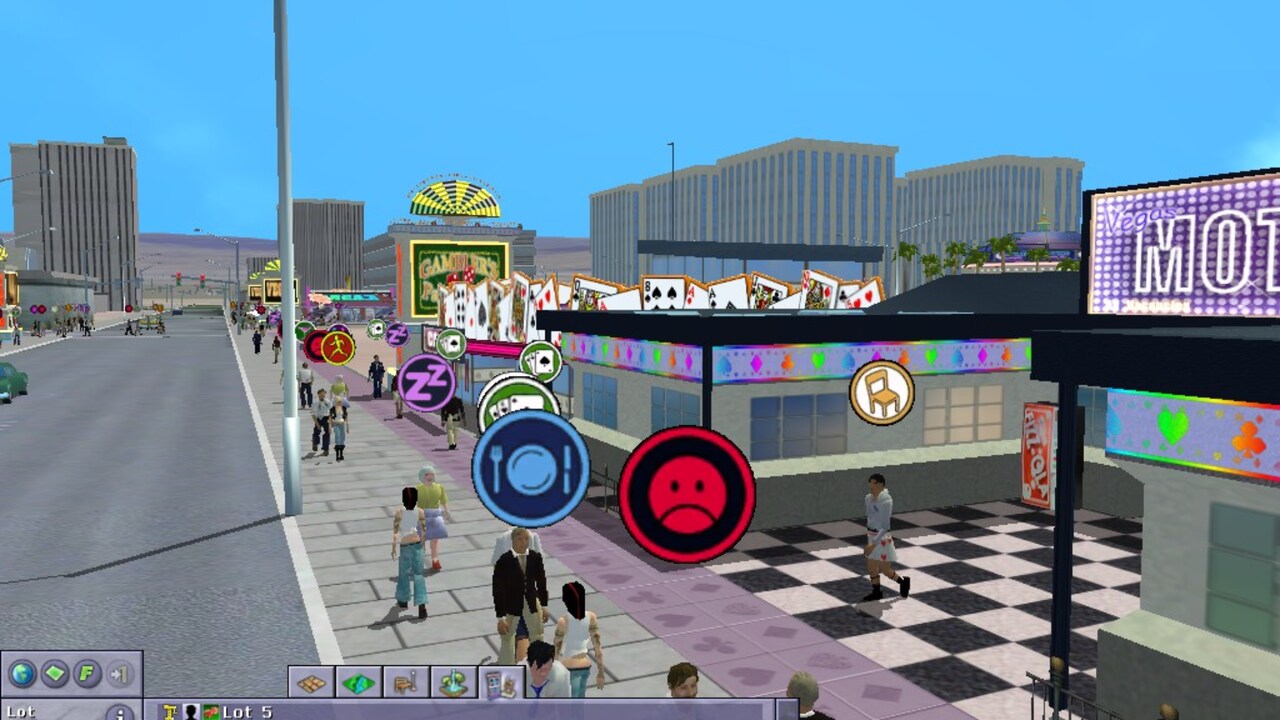The image size is (1280, 720).
Task: Click the globe neighborhood icon
Action: pos(22,672)
